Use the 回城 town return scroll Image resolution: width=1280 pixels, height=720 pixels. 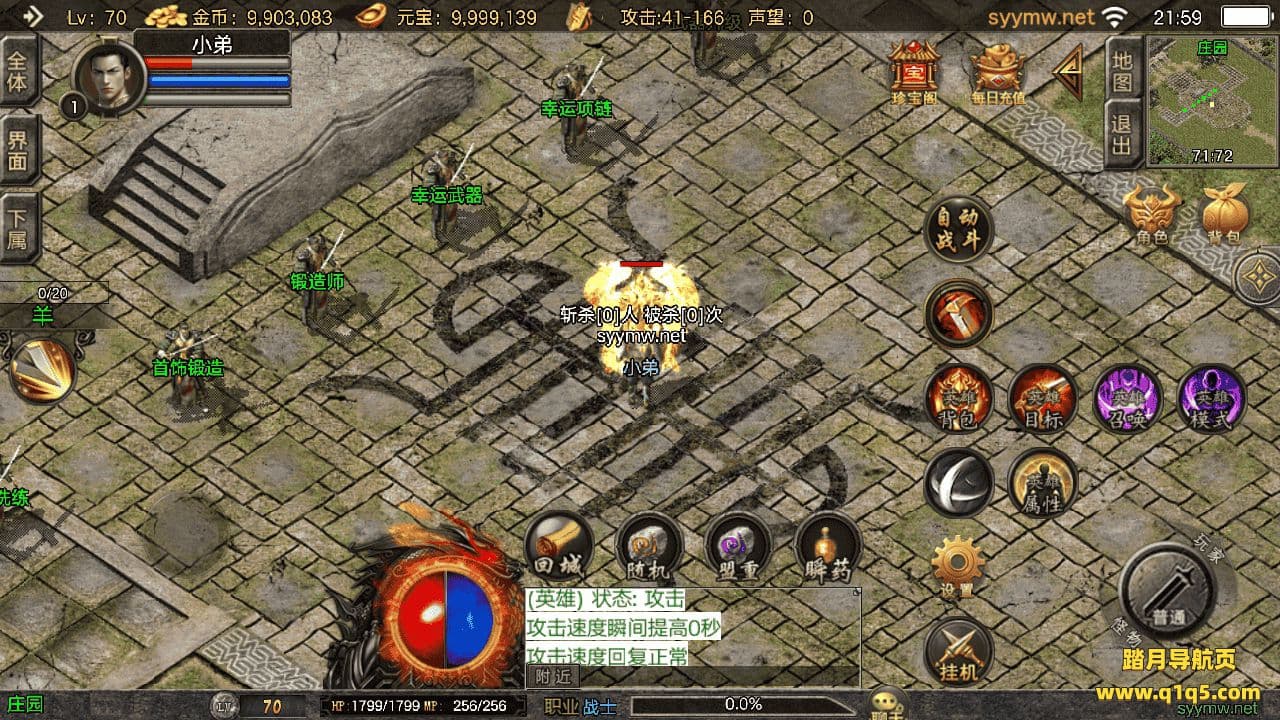pos(558,548)
